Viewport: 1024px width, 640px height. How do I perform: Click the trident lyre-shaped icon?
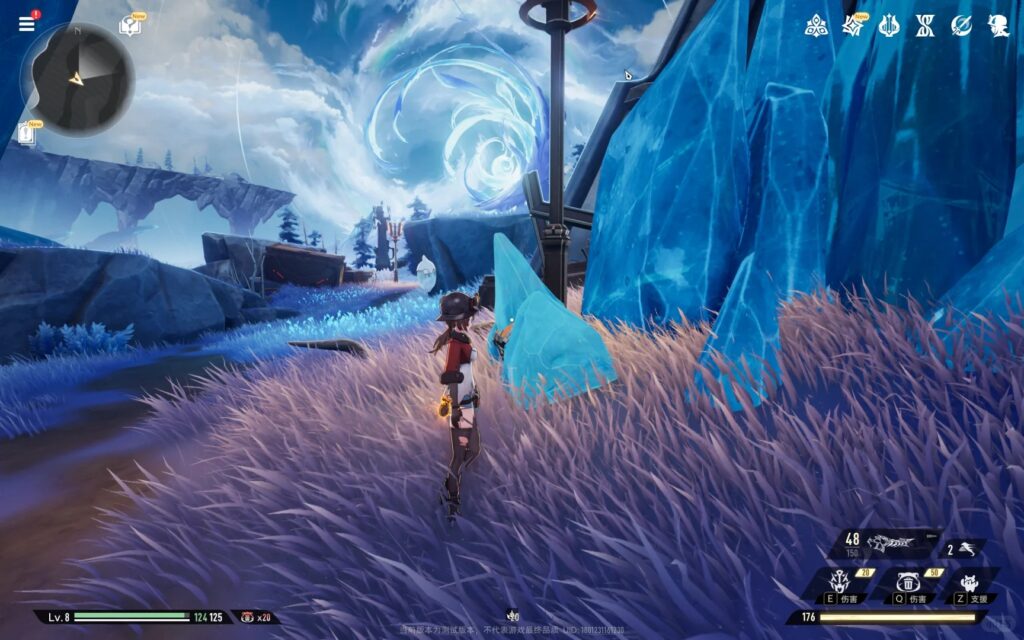[889, 26]
